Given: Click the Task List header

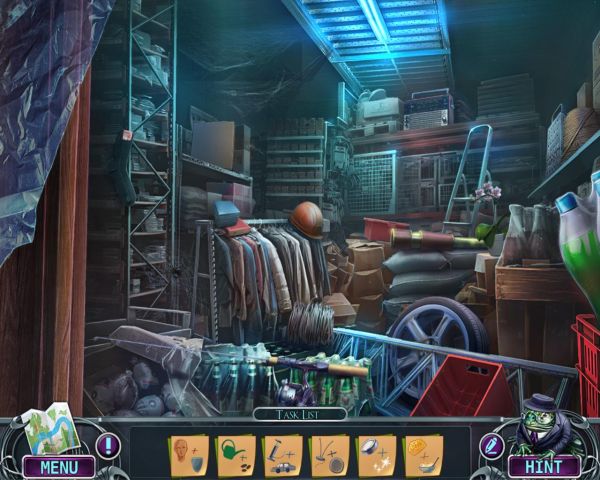Looking at the screenshot, I should tap(299, 413).
